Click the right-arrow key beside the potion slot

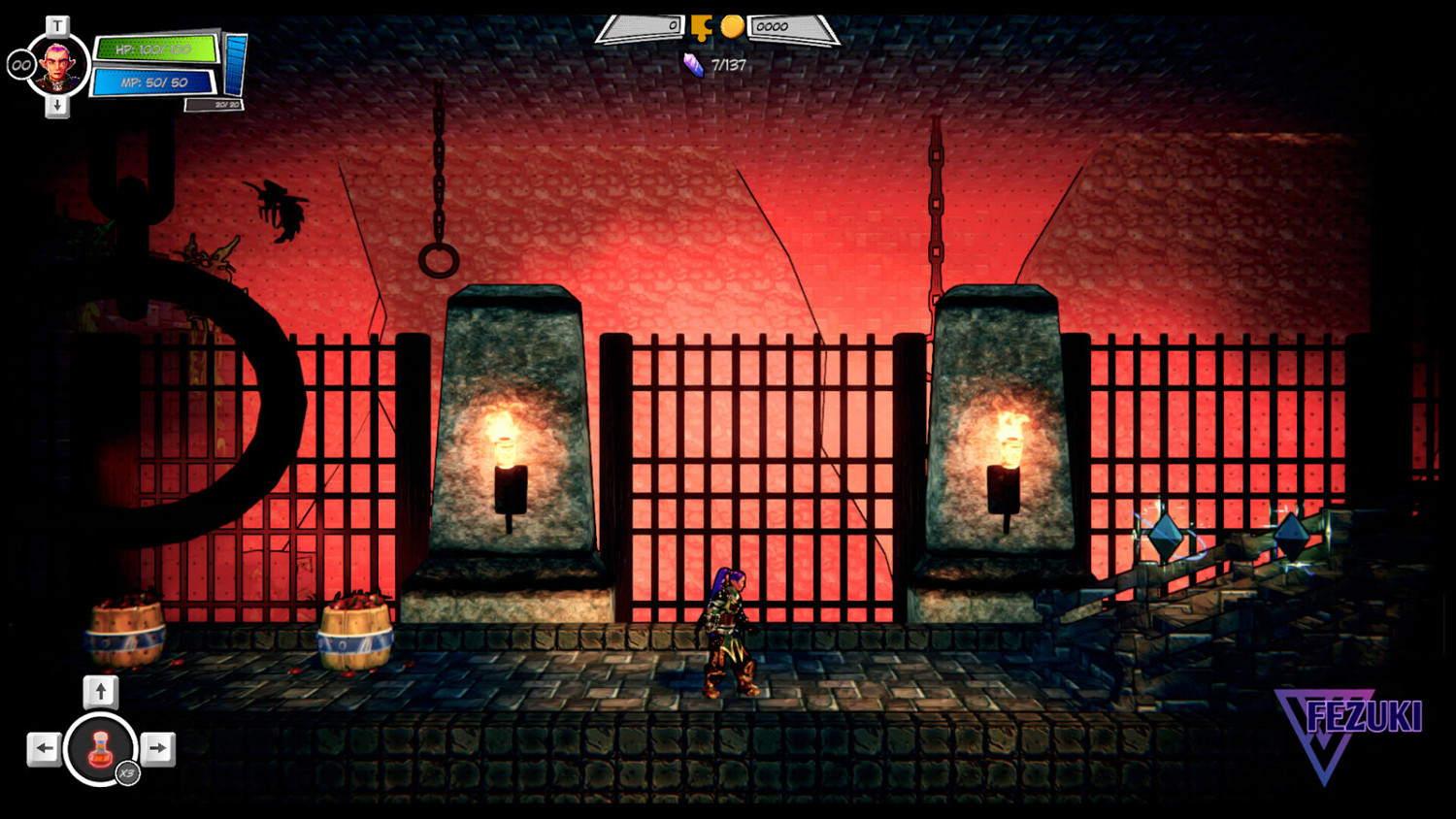pyautogui.click(x=157, y=748)
